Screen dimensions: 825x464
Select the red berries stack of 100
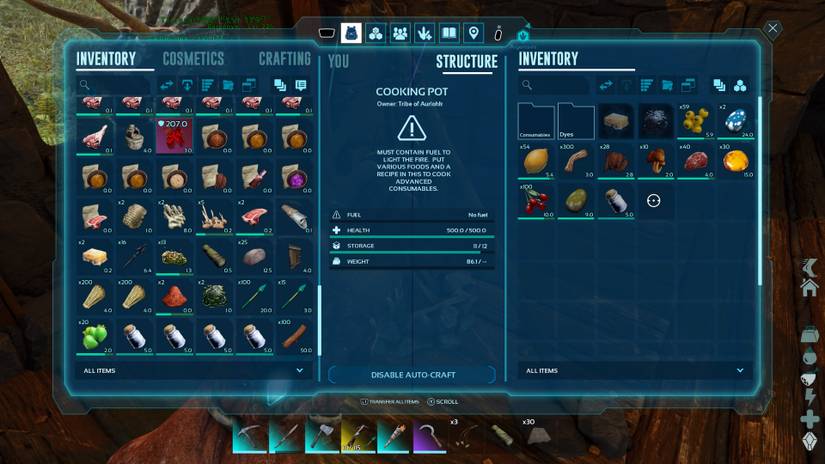tap(536, 201)
